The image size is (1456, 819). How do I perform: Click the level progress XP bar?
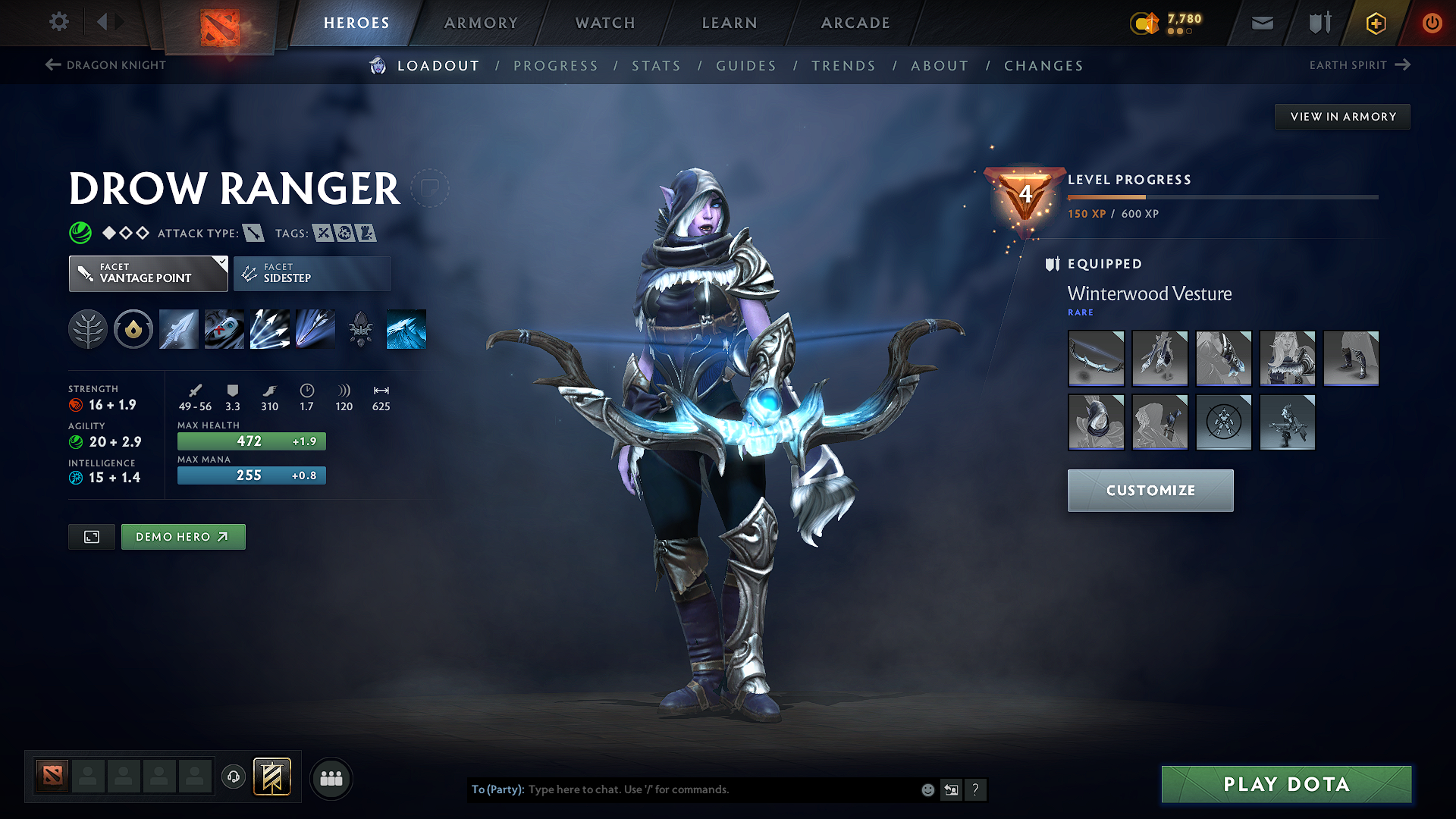click(1222, 196)
